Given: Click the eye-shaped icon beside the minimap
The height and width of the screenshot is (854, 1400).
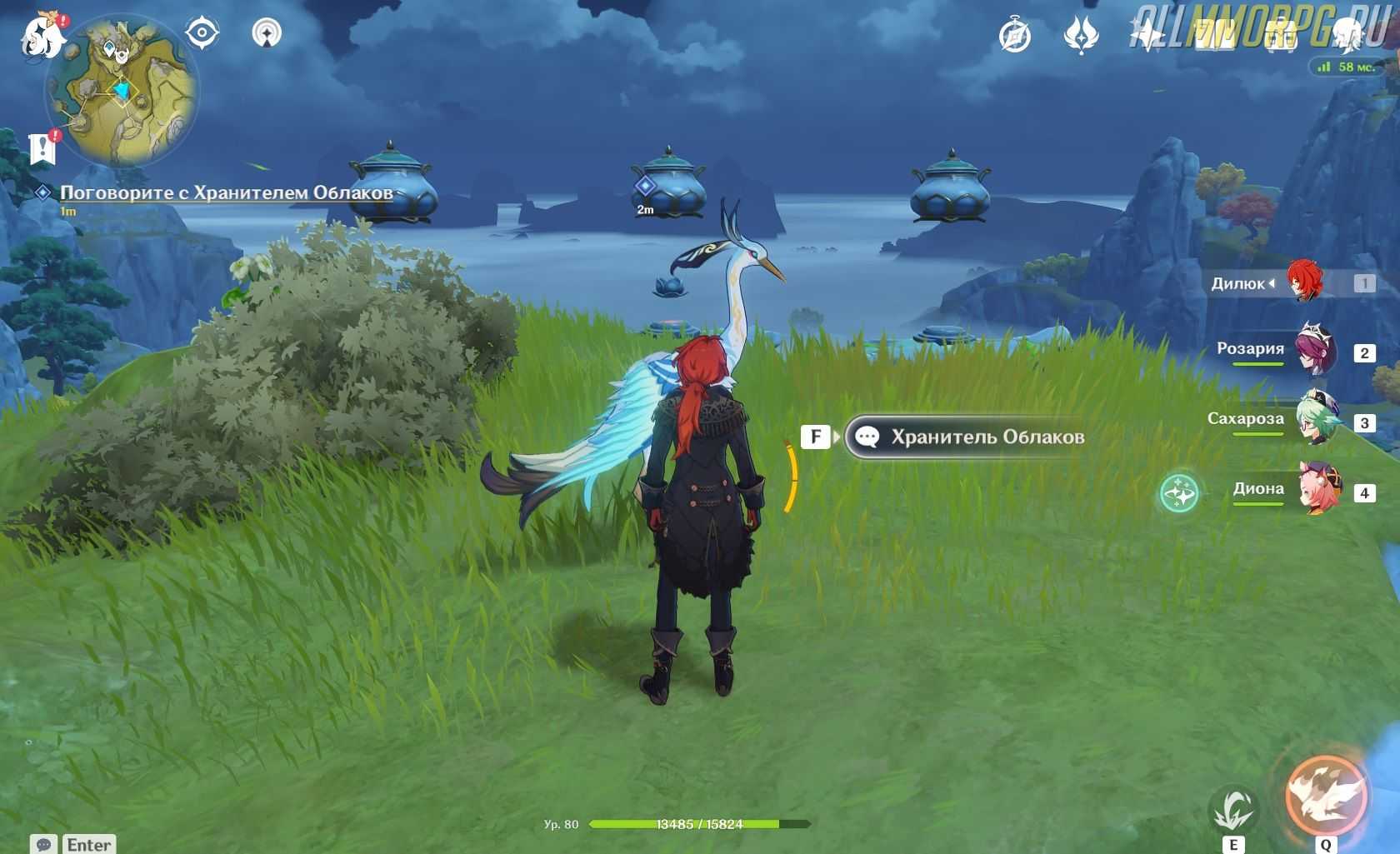Looking at the screenshot, I should 201,34.
